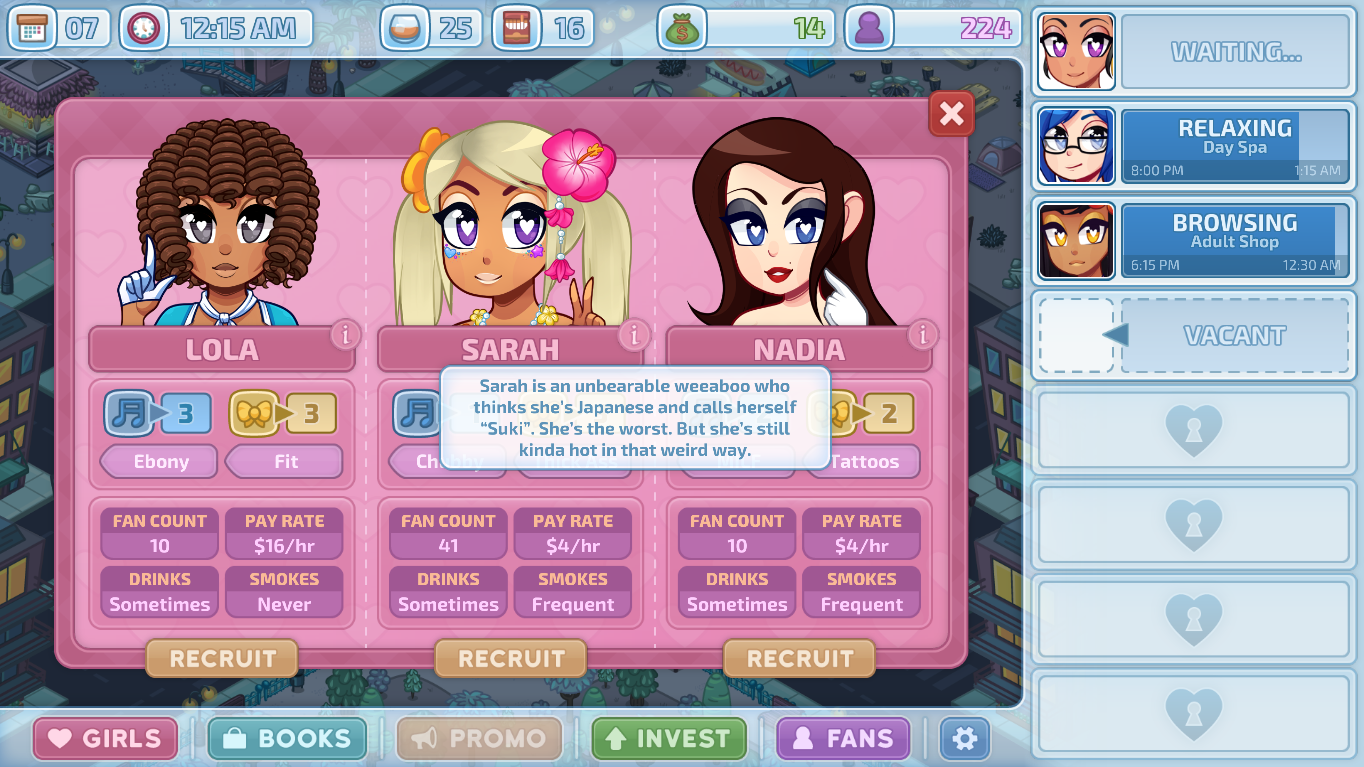The width and height of the screenshot is (1364, 767).
Task: Select Lola's Ebony trait tag
Action: pyautogui.click(x=160, y=462)
